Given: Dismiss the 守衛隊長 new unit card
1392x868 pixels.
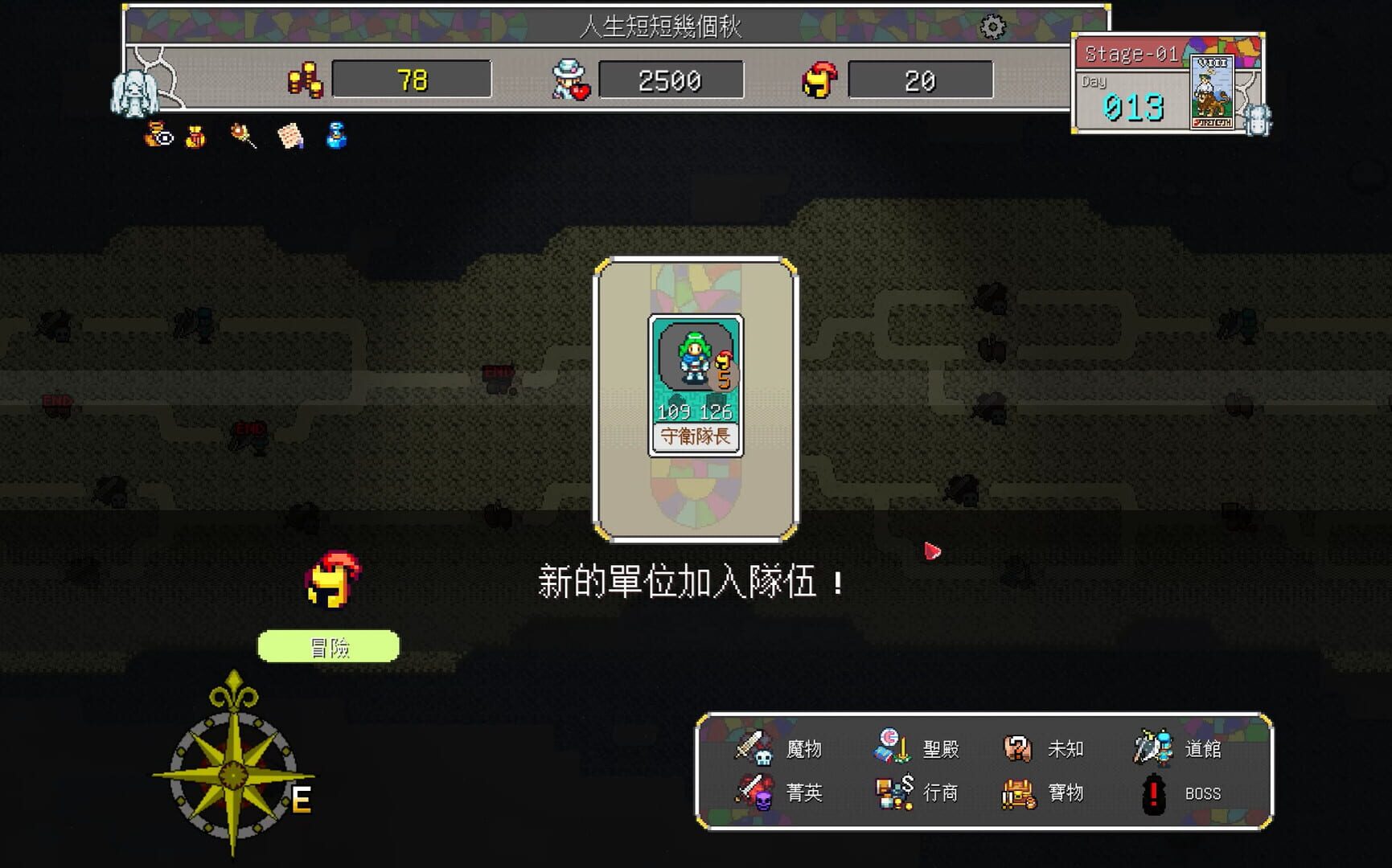Looking at the screenshot, I should click(x=695, y=384).
